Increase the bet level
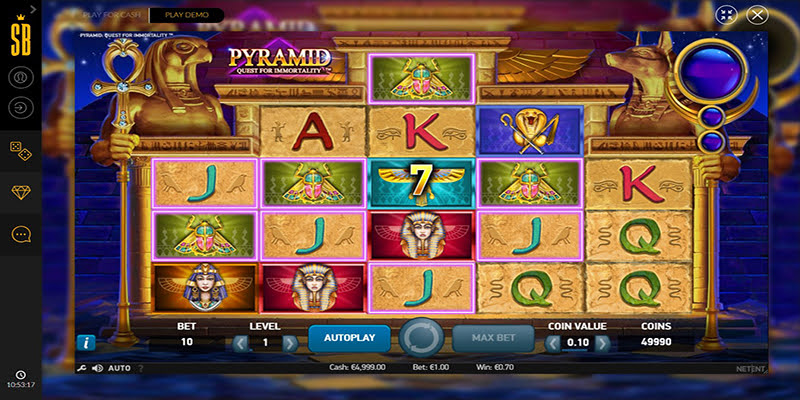Viewport: 800px width, 400px height. (290, 343)
